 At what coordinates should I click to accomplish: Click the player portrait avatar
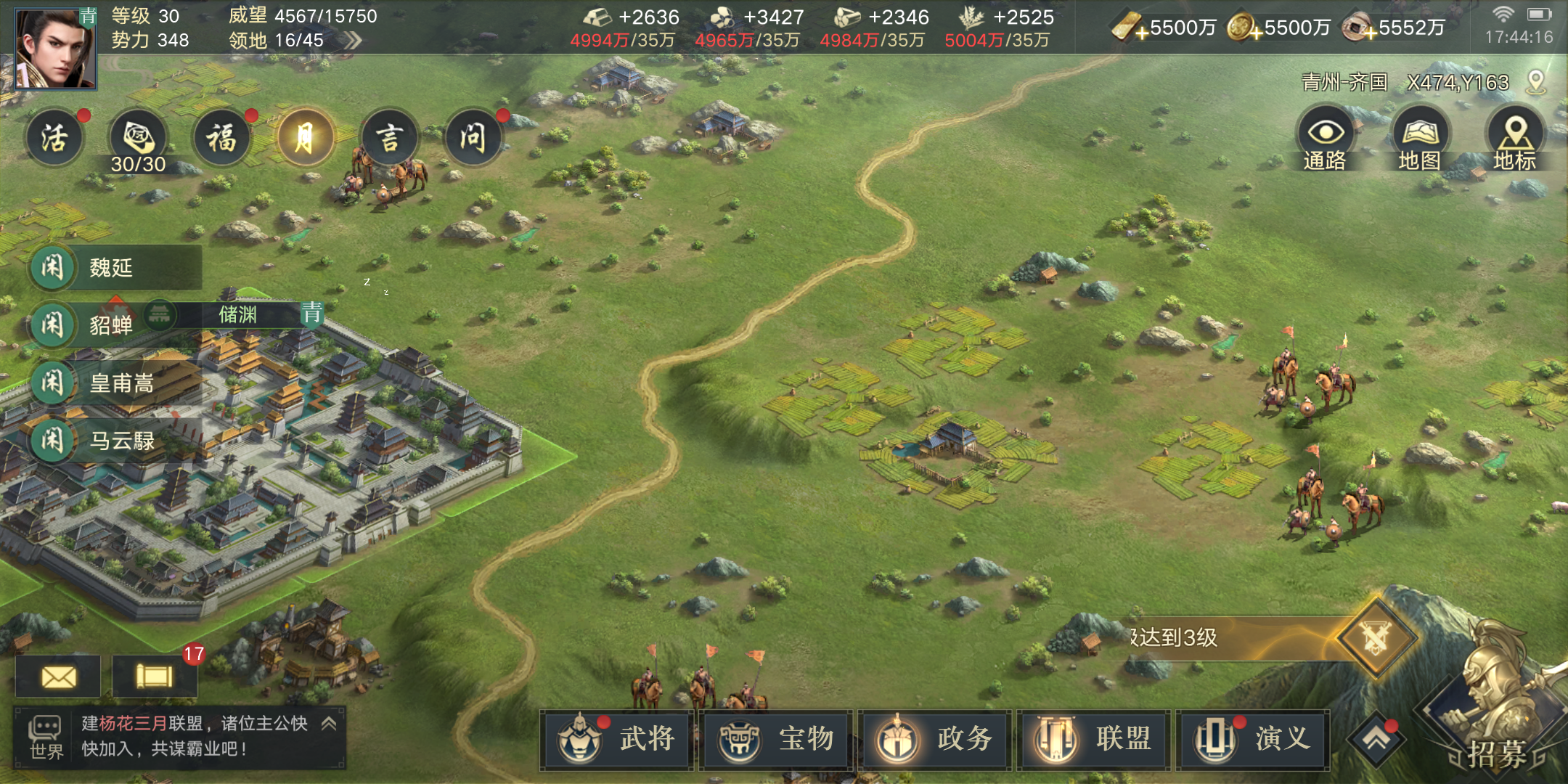[x=56, y=48]
